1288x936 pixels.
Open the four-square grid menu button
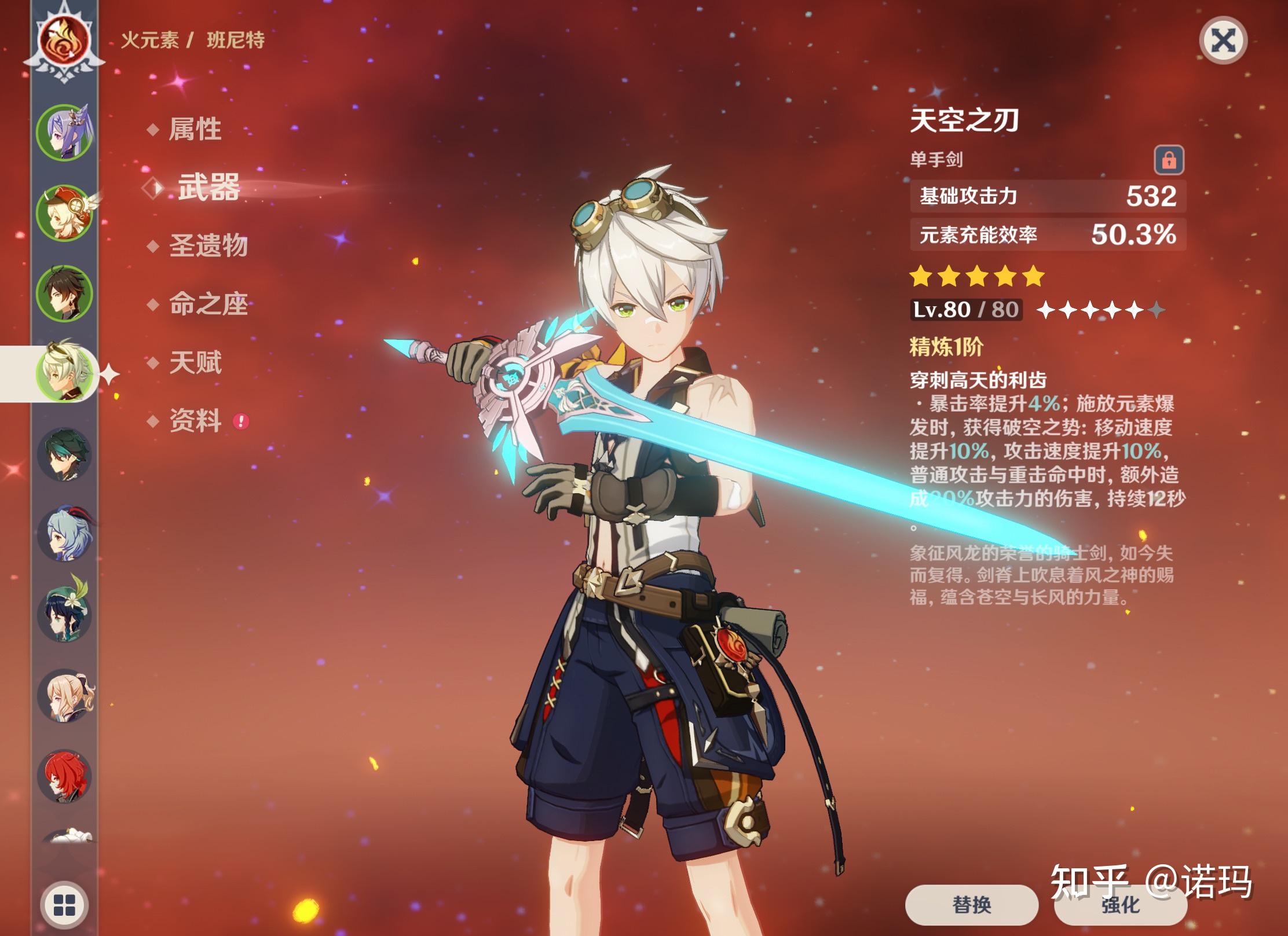coord(64,905)
